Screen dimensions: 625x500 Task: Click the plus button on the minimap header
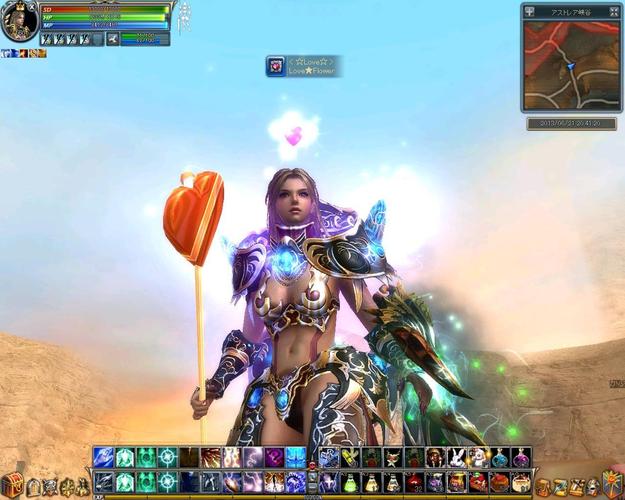click(x=530, y=10)
